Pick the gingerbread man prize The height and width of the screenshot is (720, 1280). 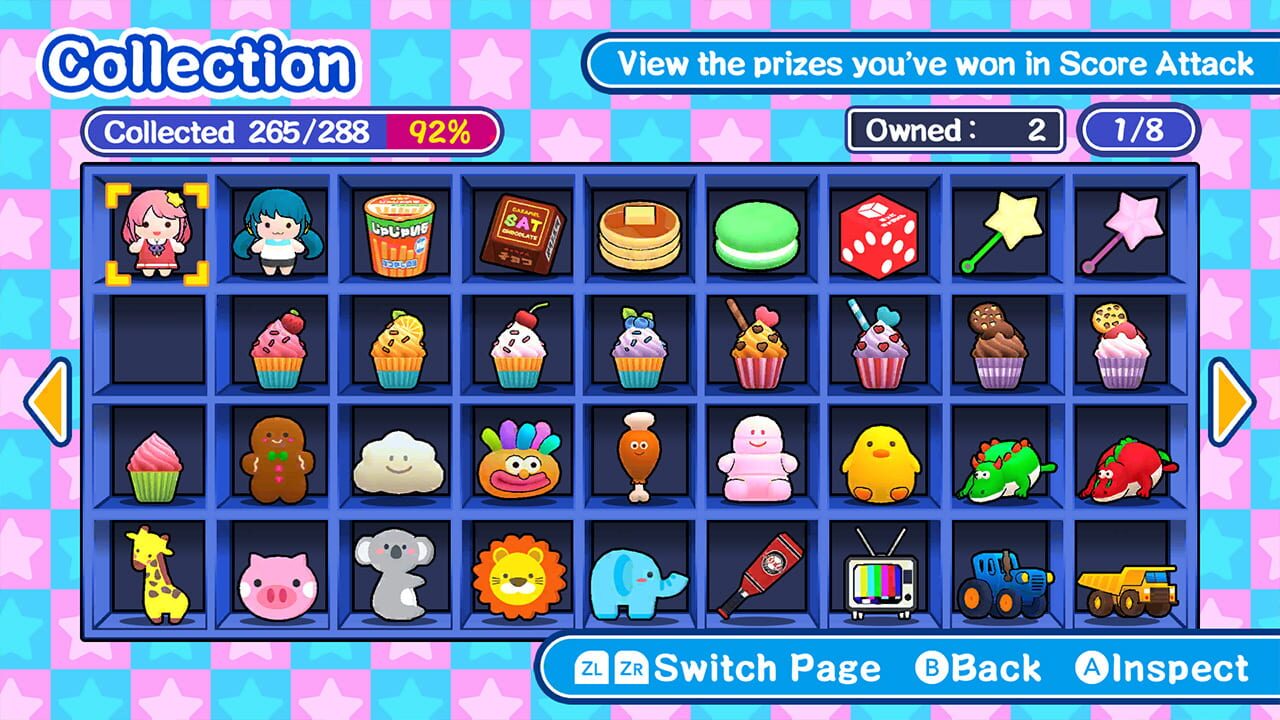(276, 458)
